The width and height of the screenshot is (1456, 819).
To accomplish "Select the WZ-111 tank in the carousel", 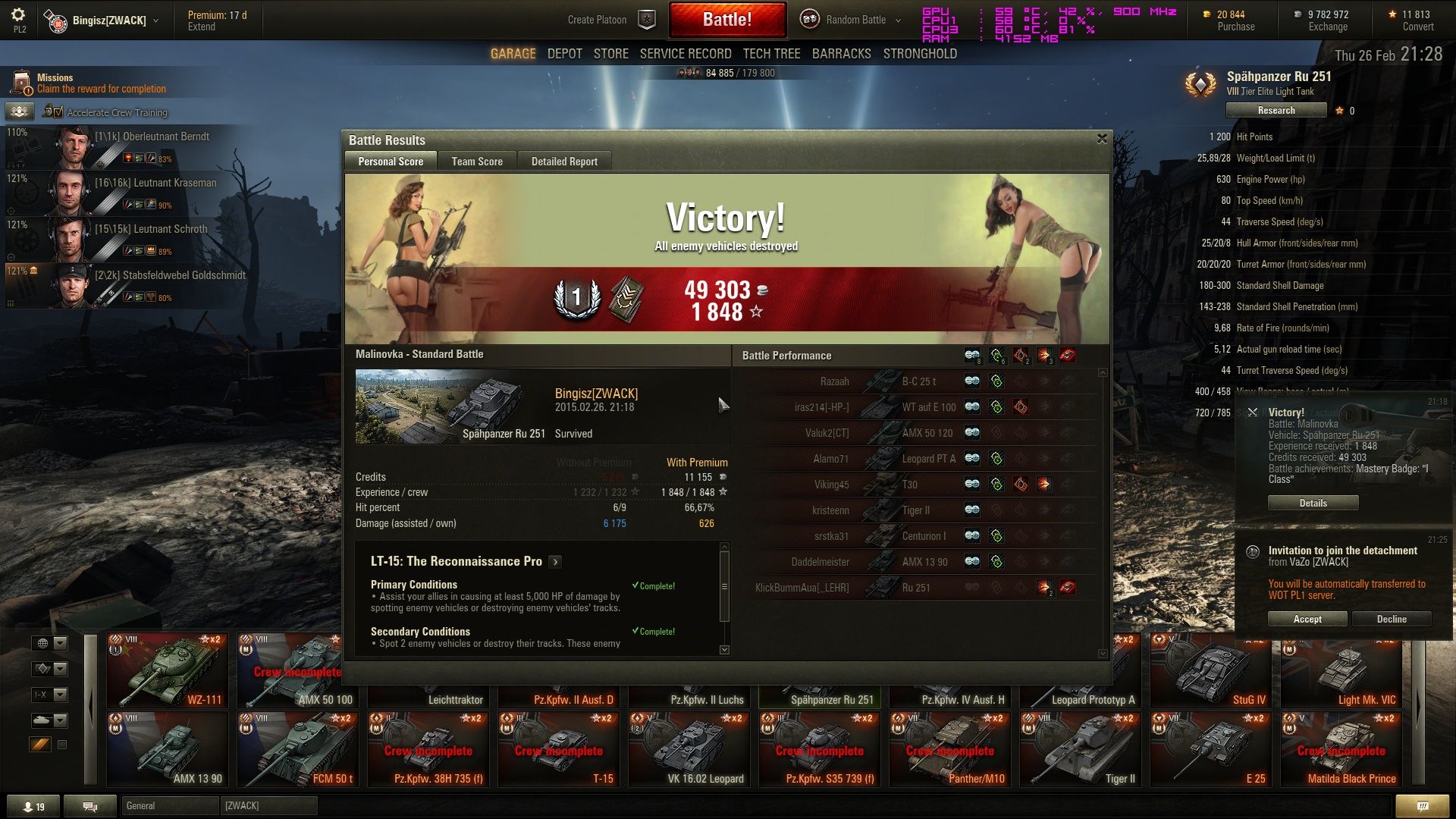I will pos(168,670).
